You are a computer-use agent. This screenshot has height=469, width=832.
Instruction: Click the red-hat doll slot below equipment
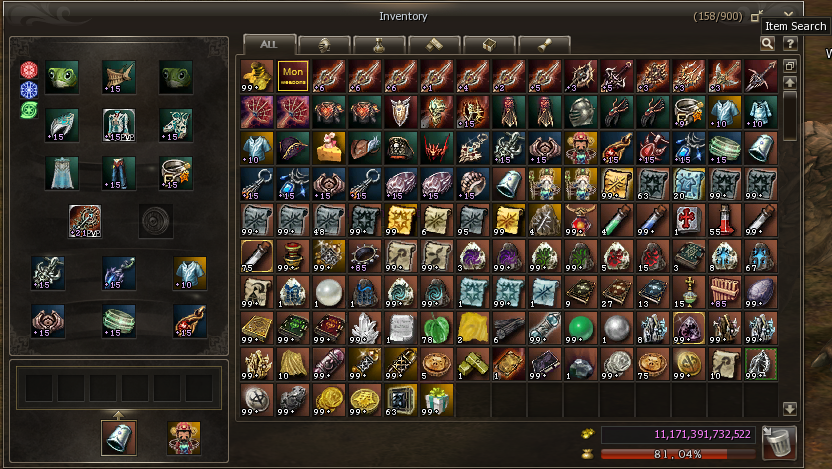click(183, 438)
